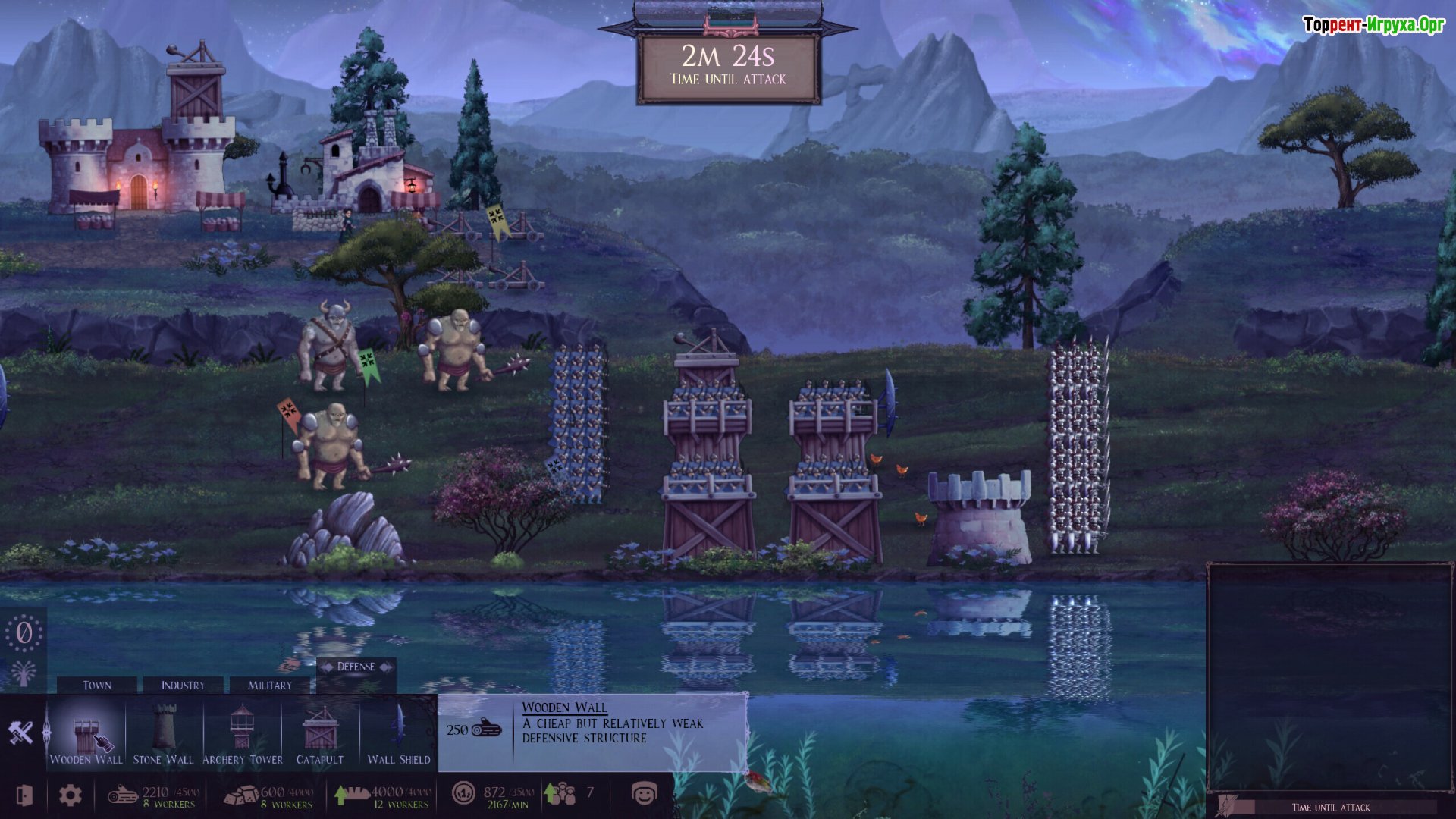
Task: Open the population villagers icon
Action: (562, 794)
